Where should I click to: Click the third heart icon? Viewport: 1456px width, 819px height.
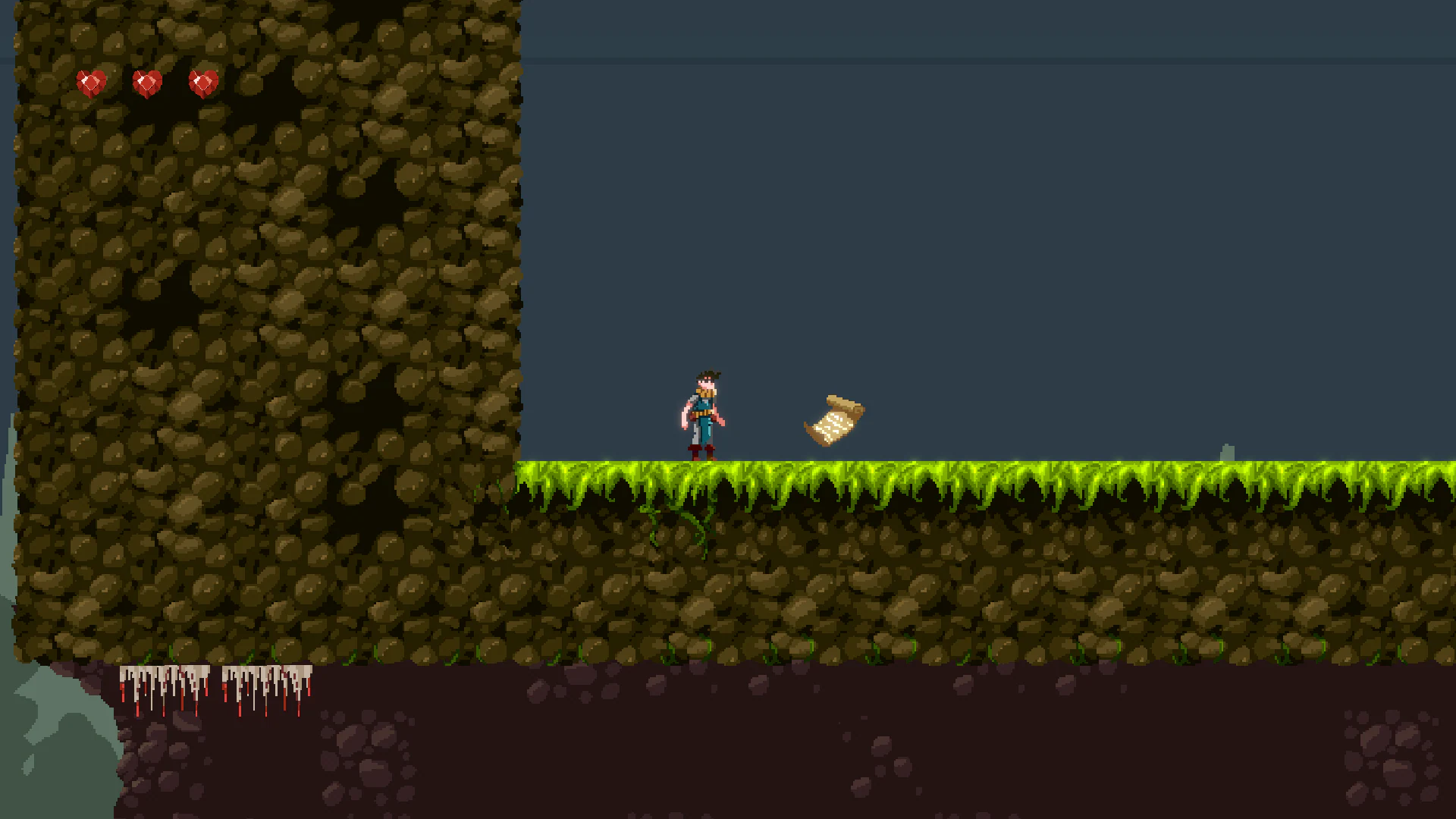[202, 82]
